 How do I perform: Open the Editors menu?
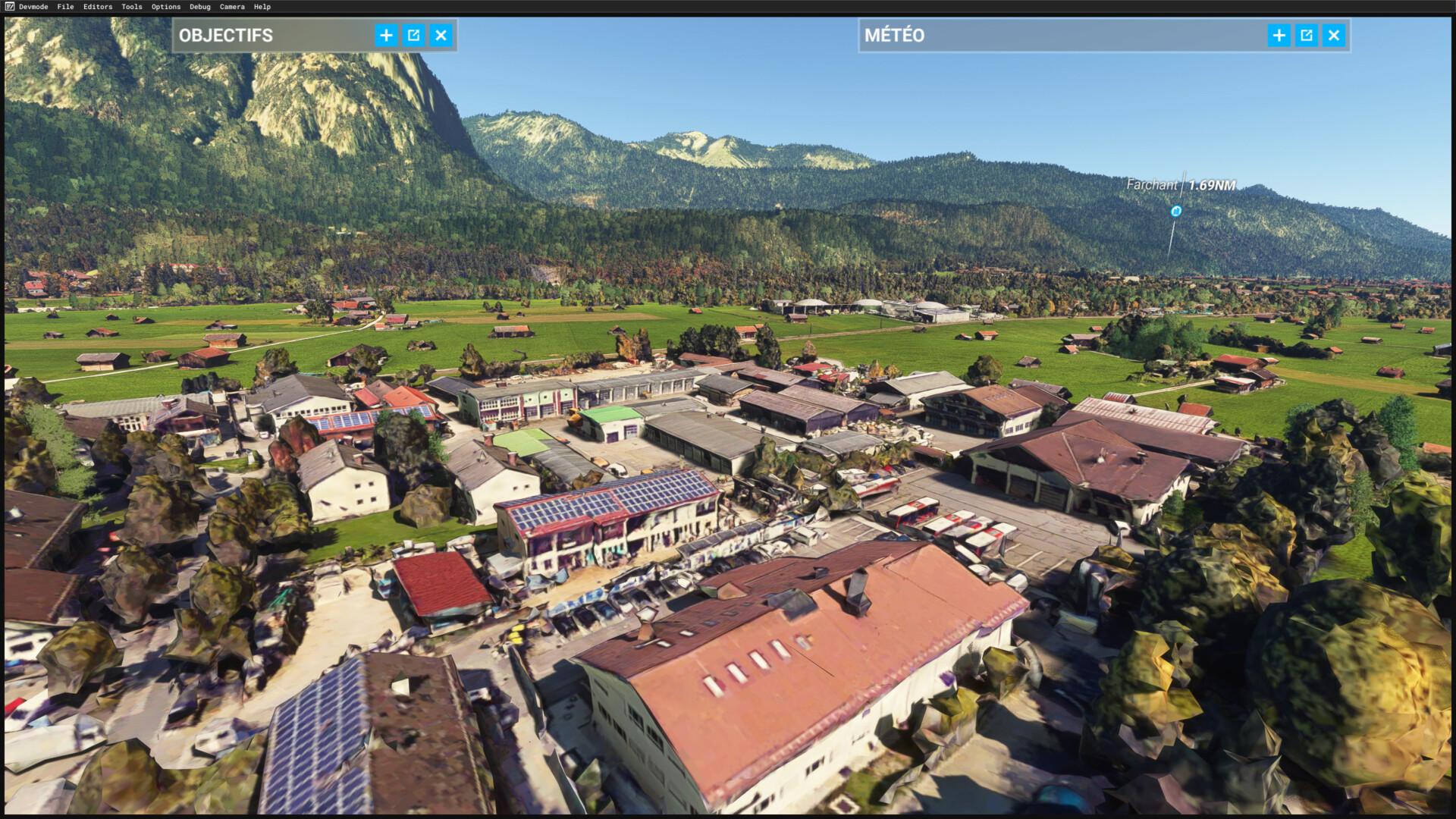[98, 7]
